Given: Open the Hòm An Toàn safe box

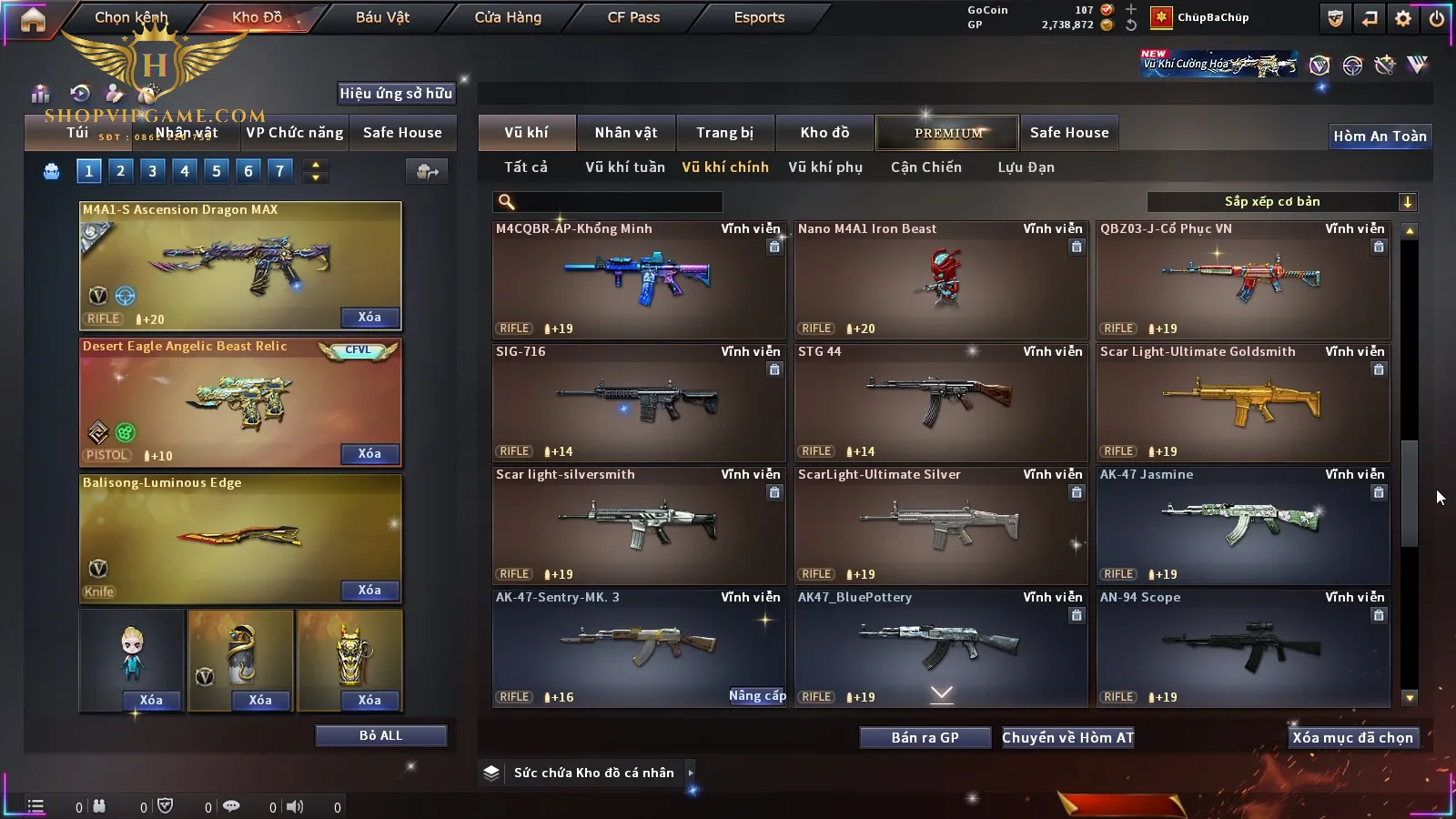Looking at the screenshot, I should [x=1380, y=136].
